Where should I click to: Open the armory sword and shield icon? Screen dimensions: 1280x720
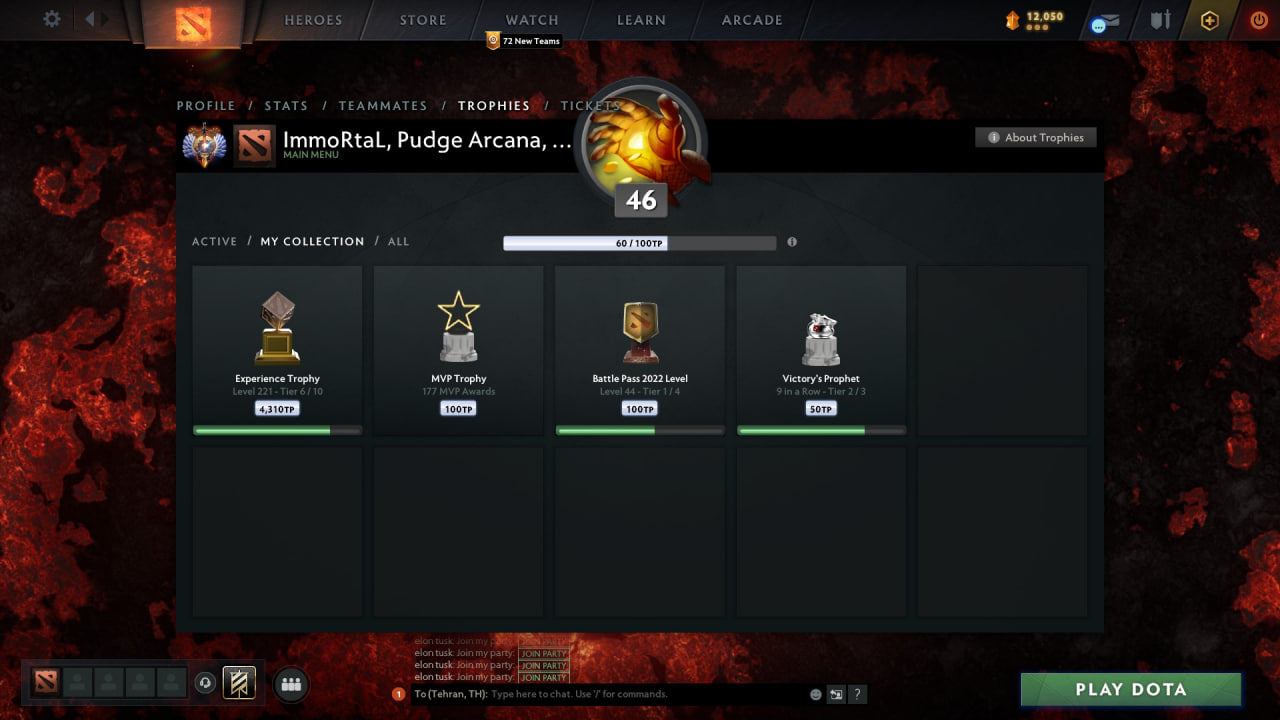[x=1158, y=20]
